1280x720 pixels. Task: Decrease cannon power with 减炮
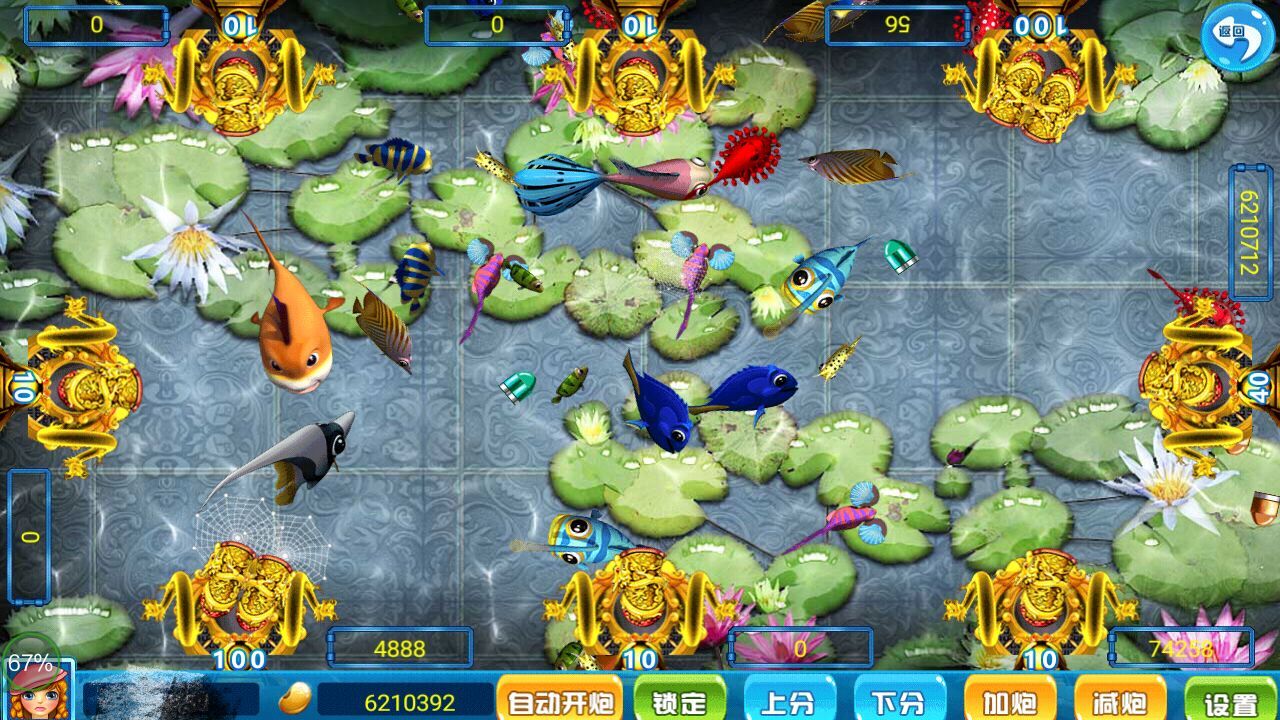pos(1120,702)
